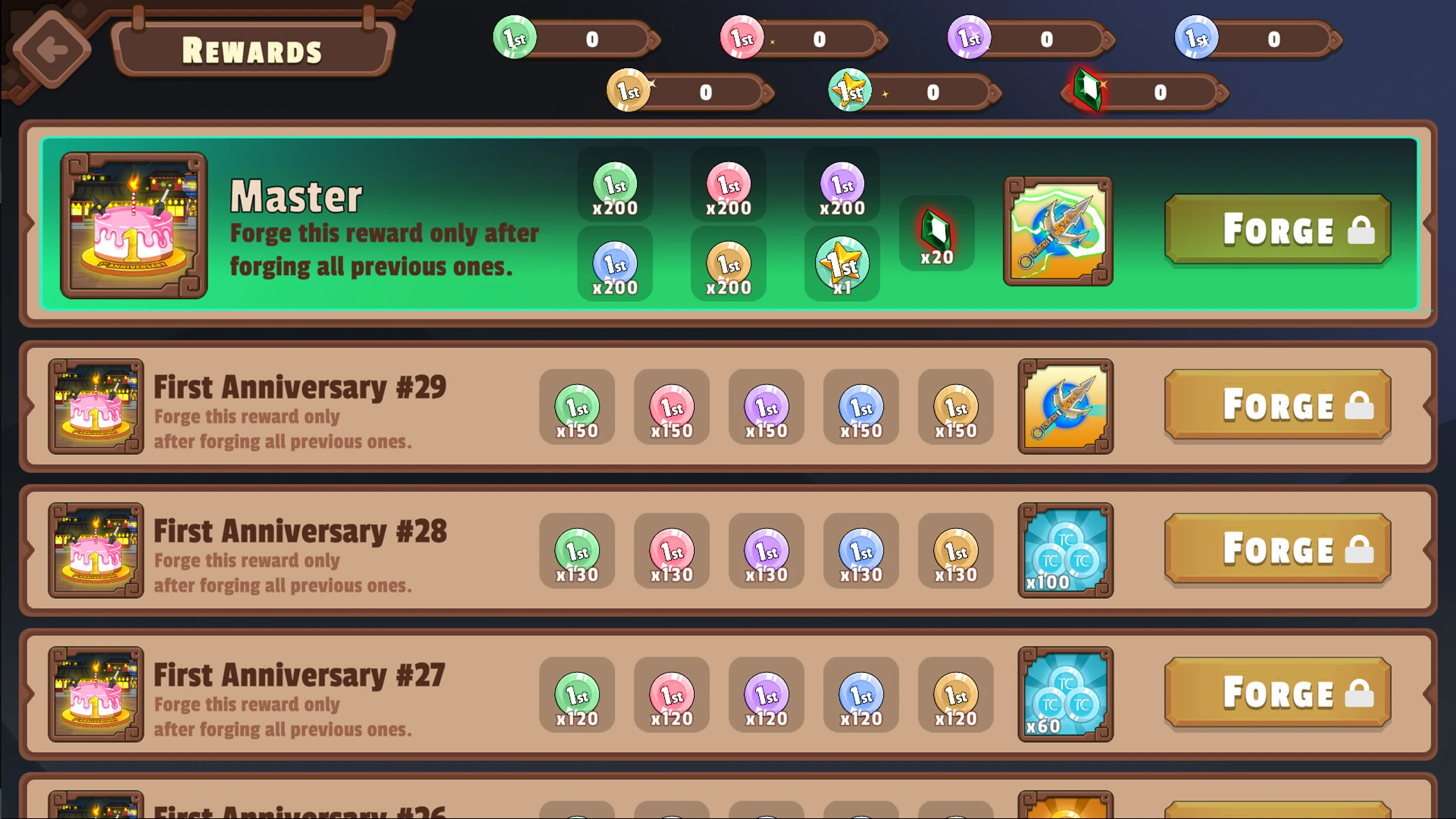
Task: Click the blue 1st coin x130 in #28
Action: tap(860, 551)
